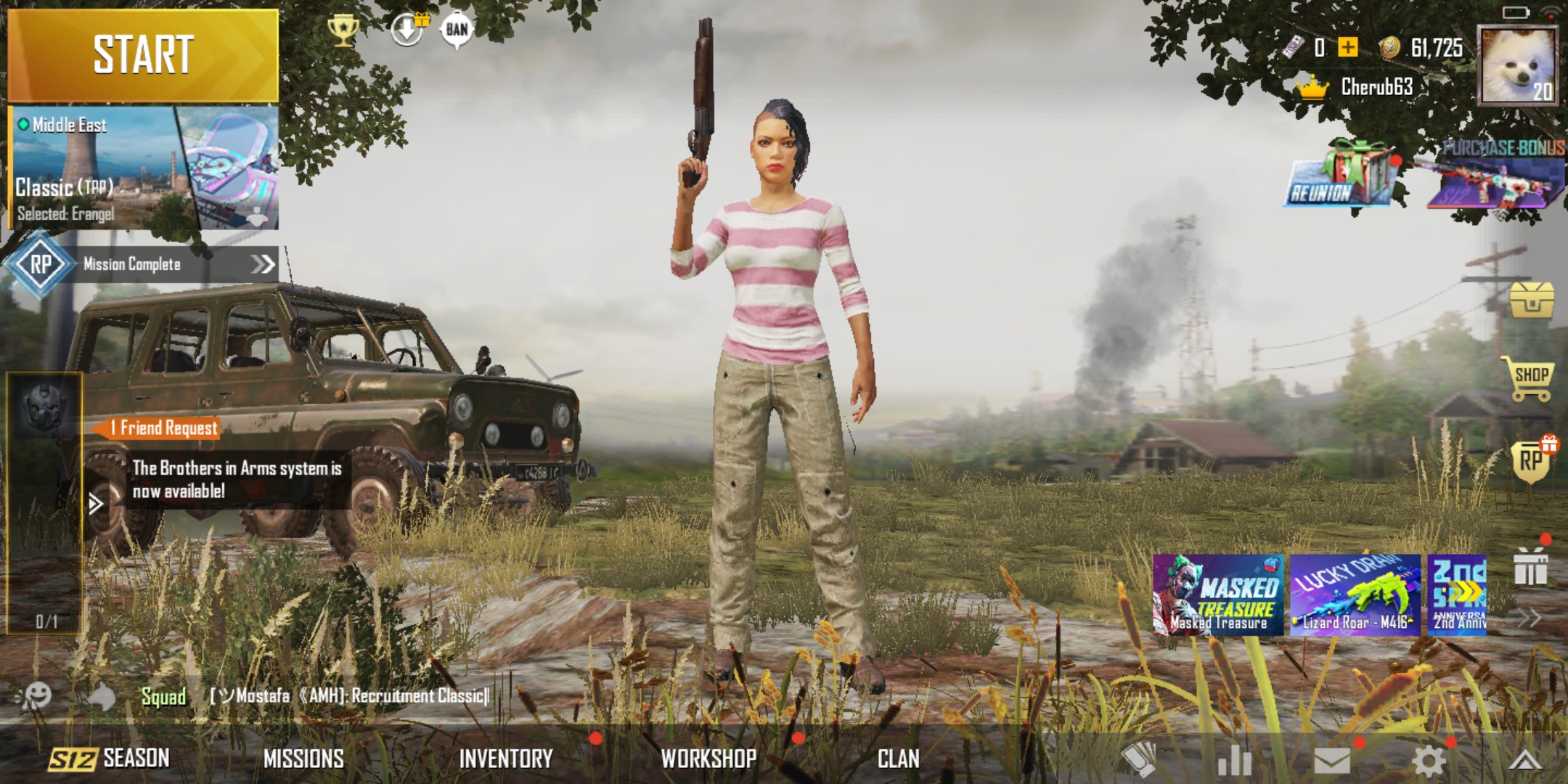Viewport: 1568px width, 784px height.
Task: Open the Purchase Bonus offer
Action: [x=1497, y=178]
